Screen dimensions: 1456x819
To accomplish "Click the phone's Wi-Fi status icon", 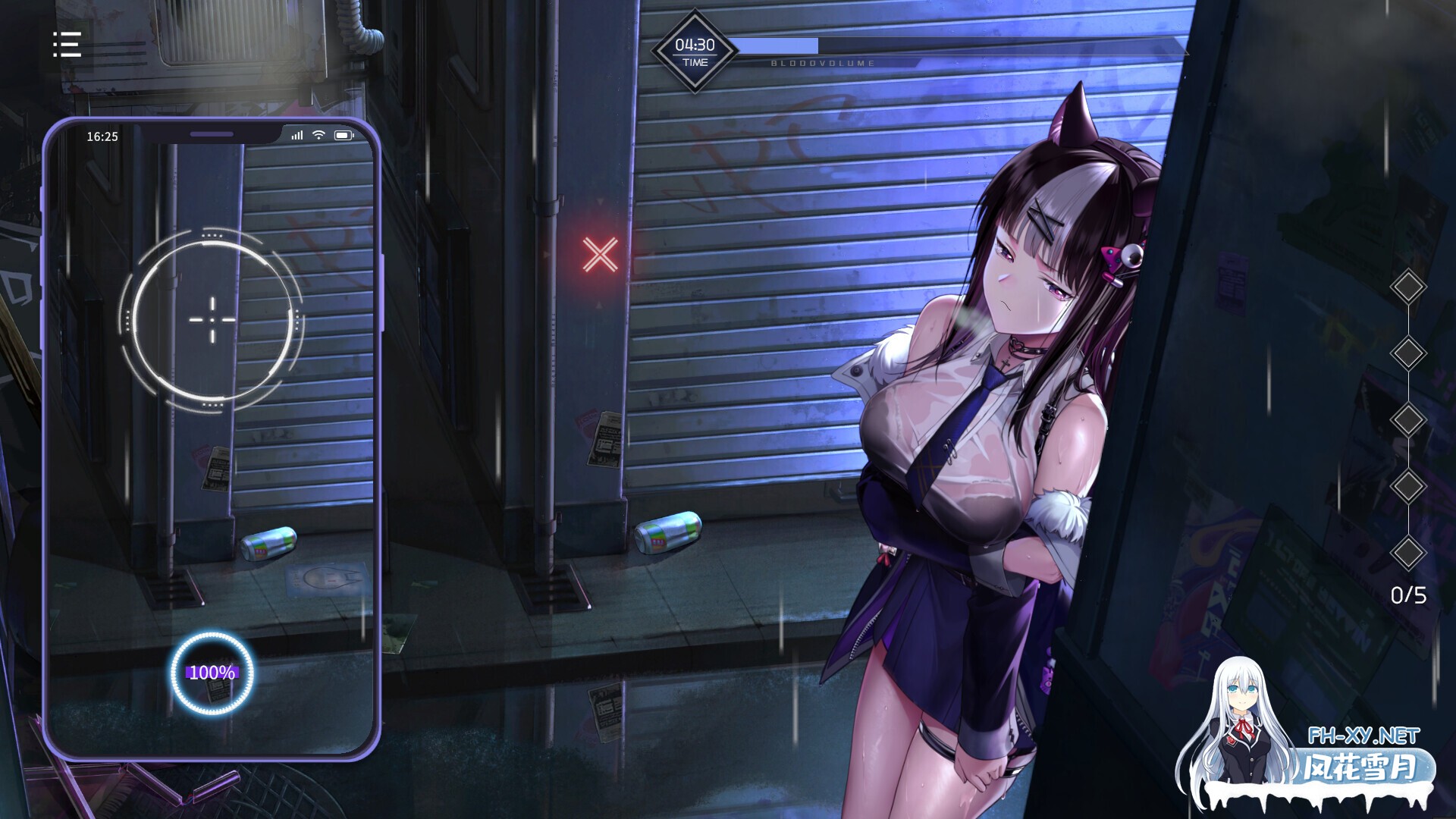I will 319,133.
